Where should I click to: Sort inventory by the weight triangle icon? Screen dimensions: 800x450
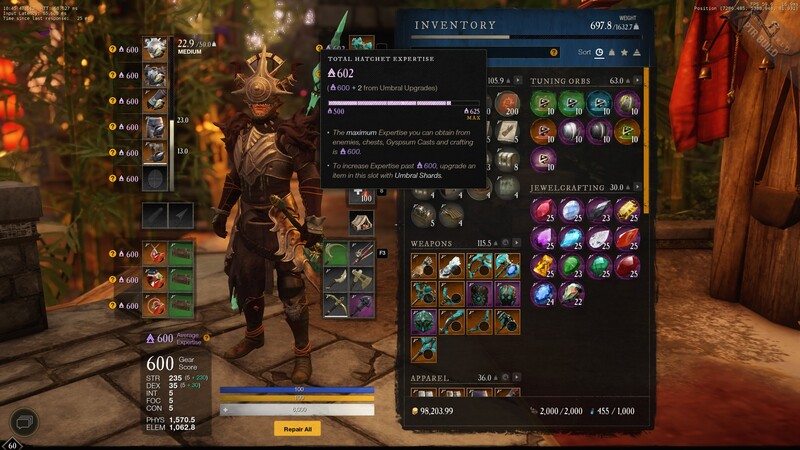point(637,52)
